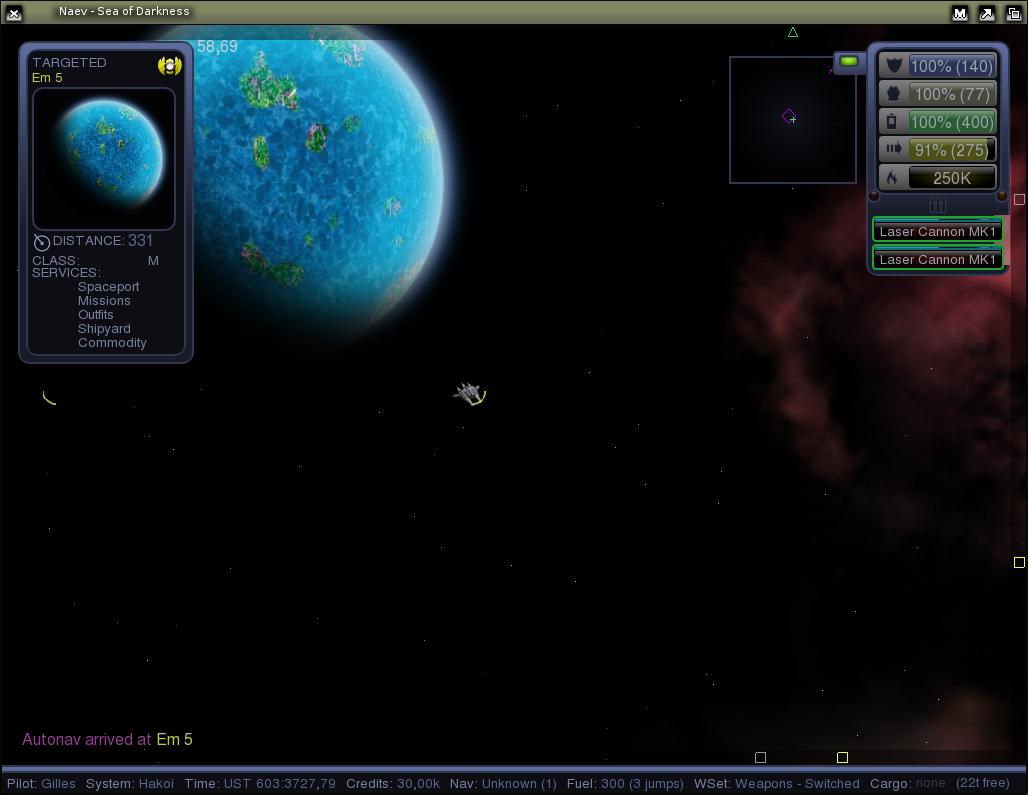This screenshot has height=795, width=1028.
Task: Click the weapon set icon above the laser cannons
Action: pos(937,205)
